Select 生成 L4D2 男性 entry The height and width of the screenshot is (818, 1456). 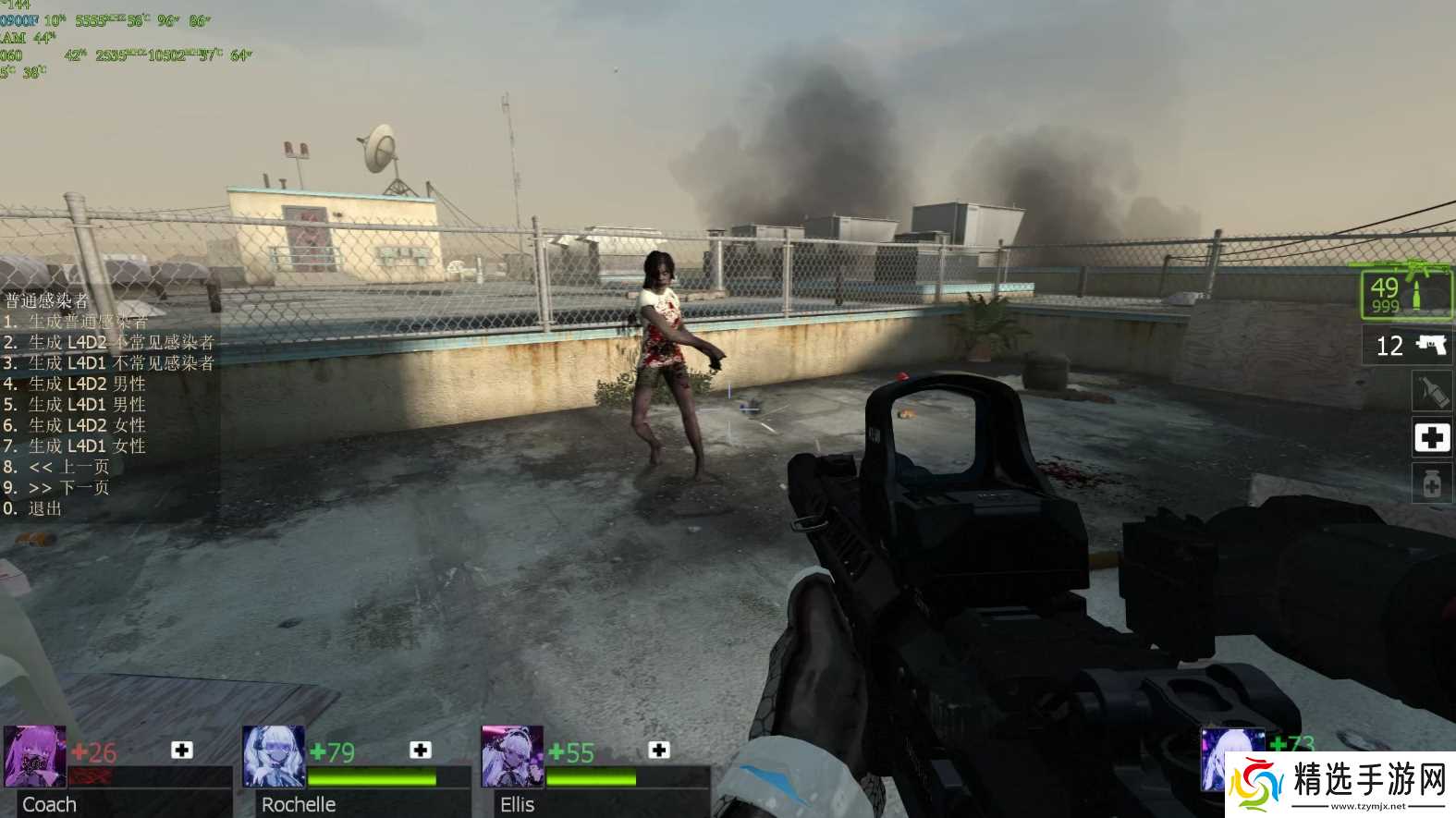87,384
